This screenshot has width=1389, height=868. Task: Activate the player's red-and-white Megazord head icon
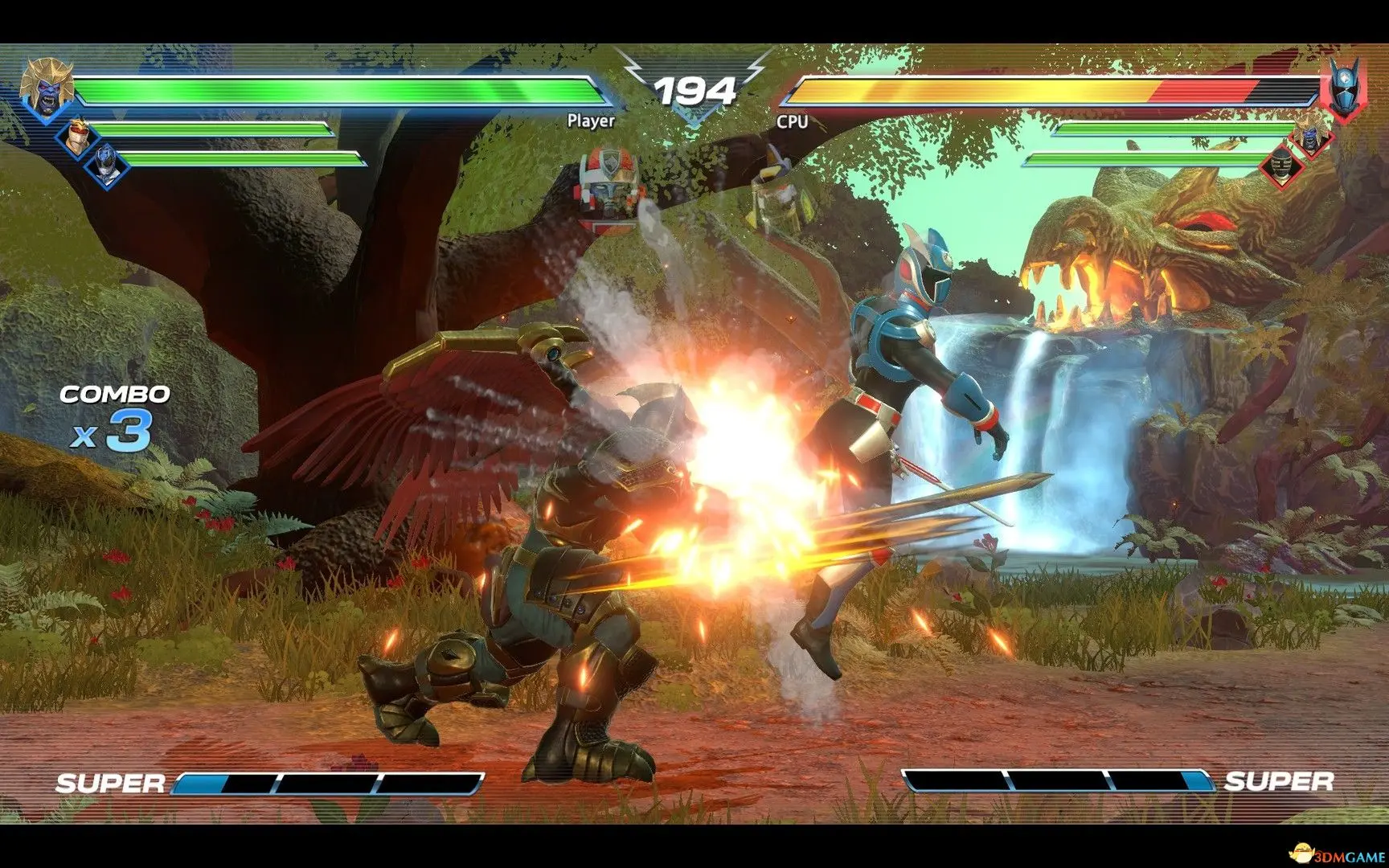tap(608, 185)
